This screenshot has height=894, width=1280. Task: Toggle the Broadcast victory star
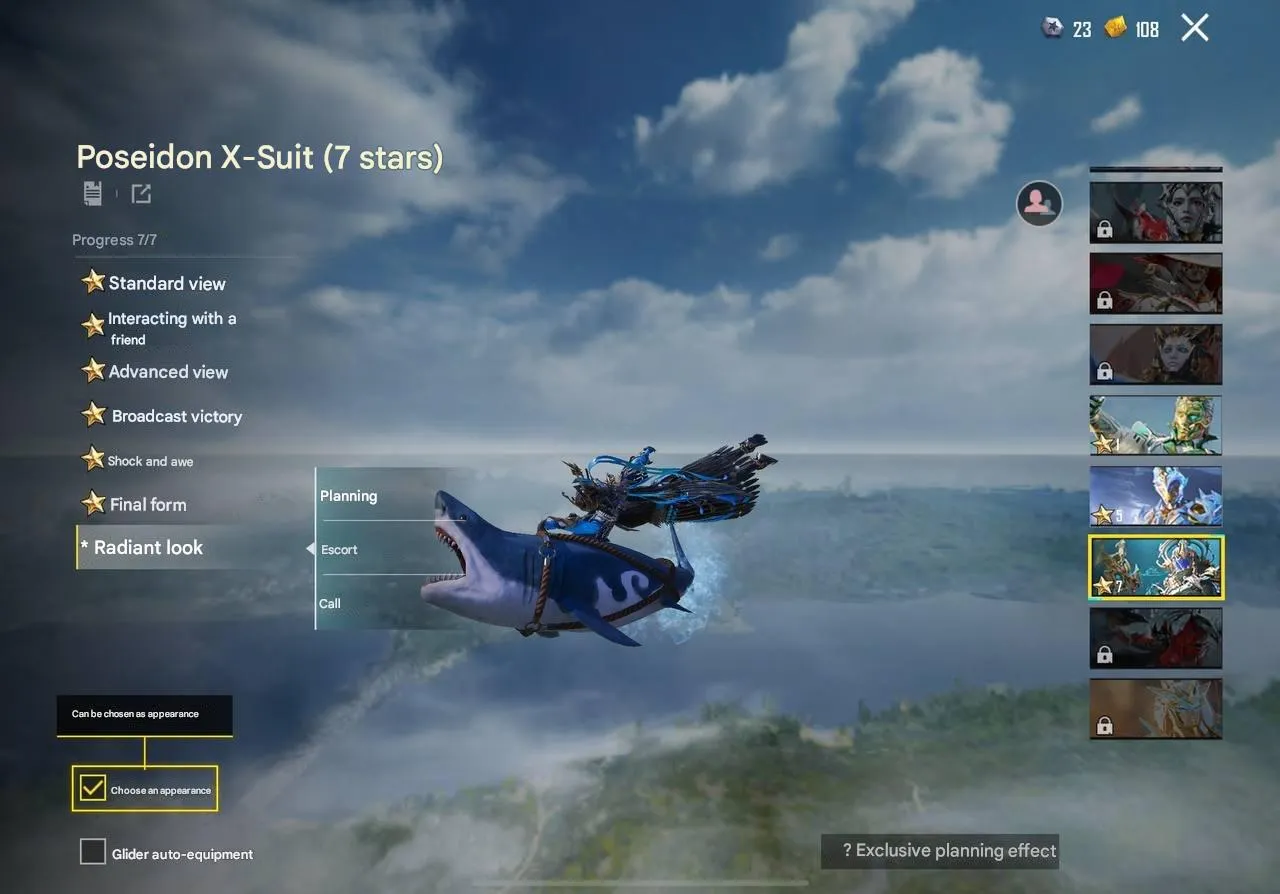[92, 414]
